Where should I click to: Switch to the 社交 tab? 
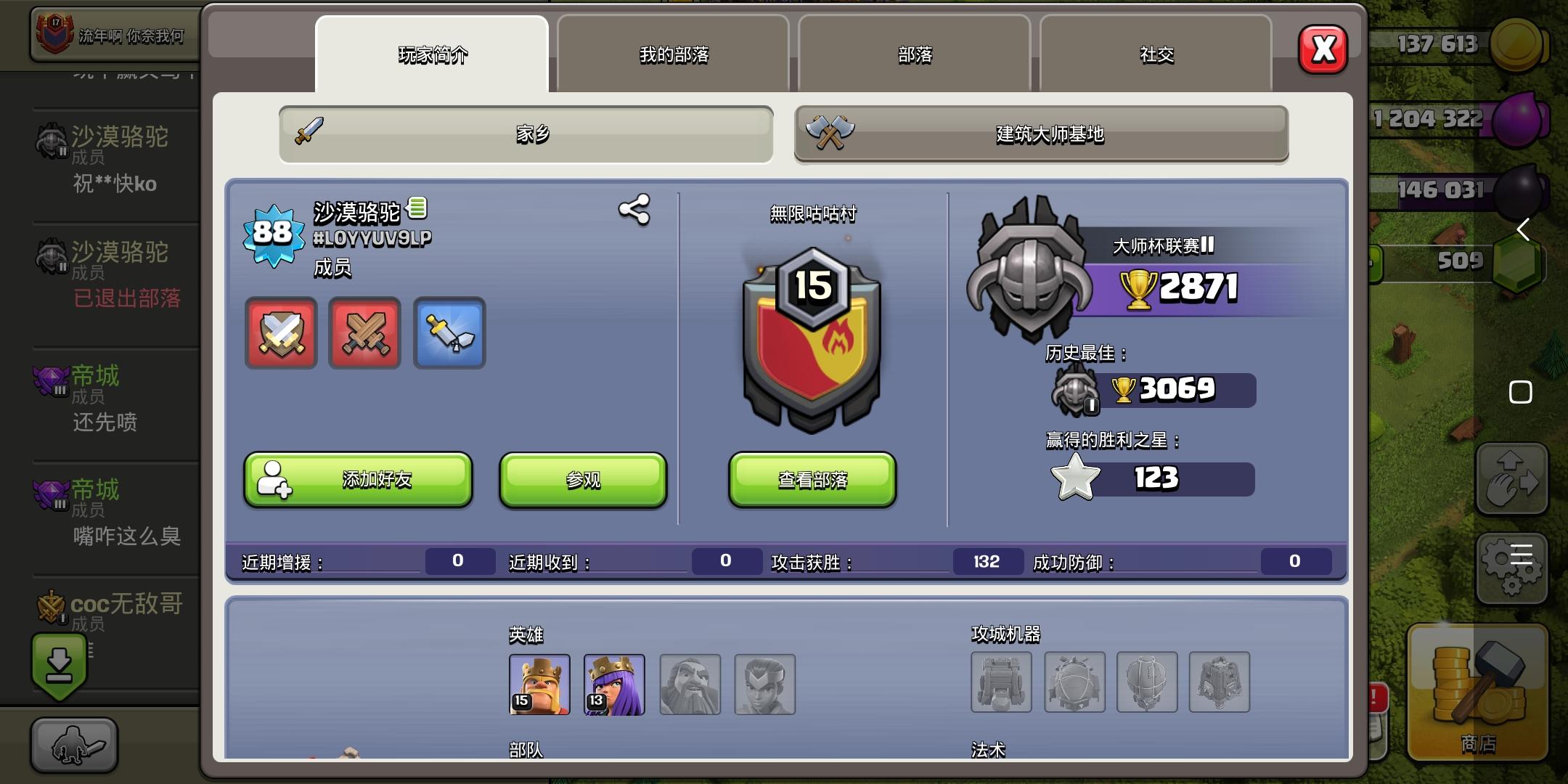pyautogui.click(x=1156, y=54)
